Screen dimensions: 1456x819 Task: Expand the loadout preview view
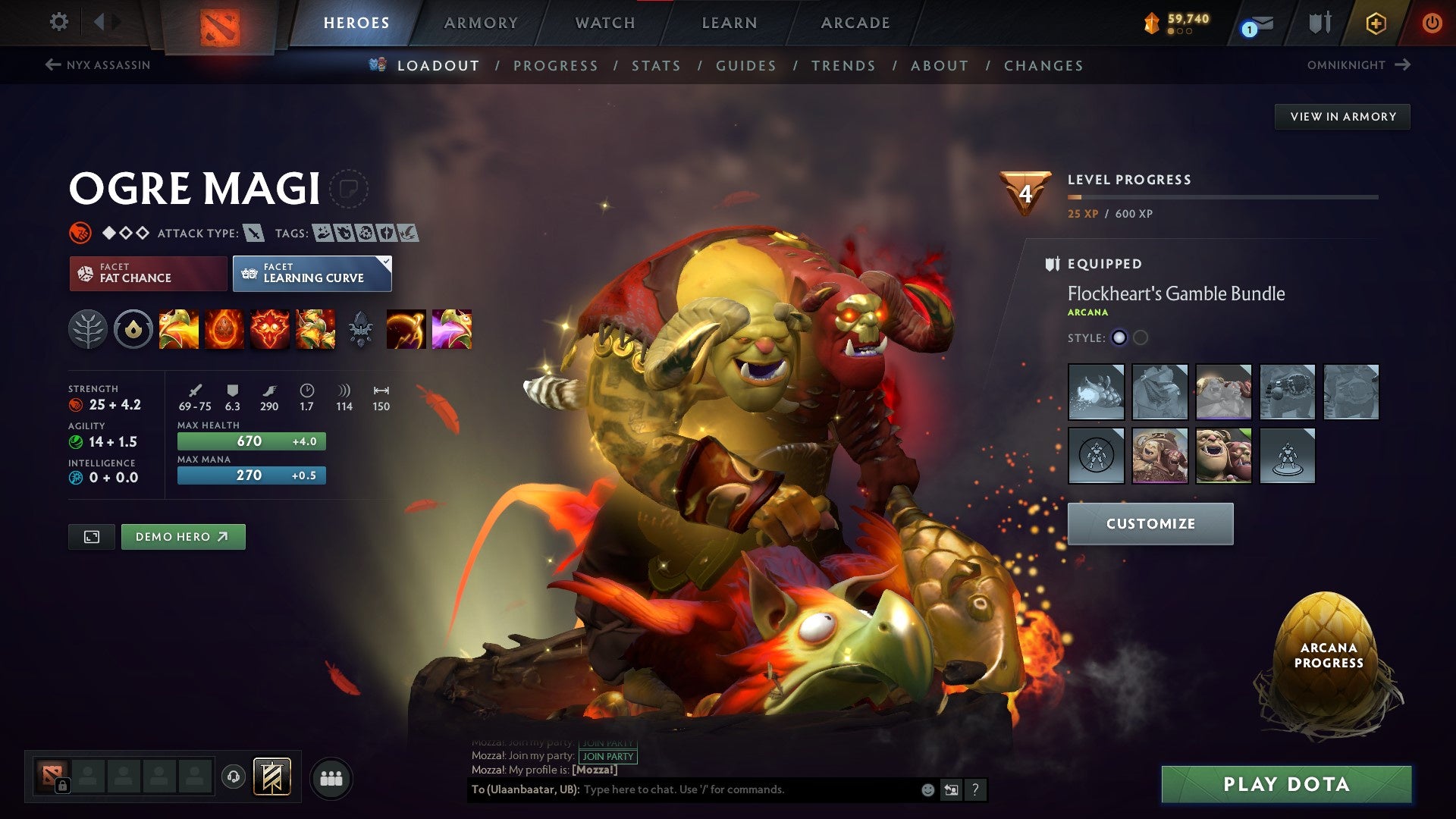(x=91, y=536)
